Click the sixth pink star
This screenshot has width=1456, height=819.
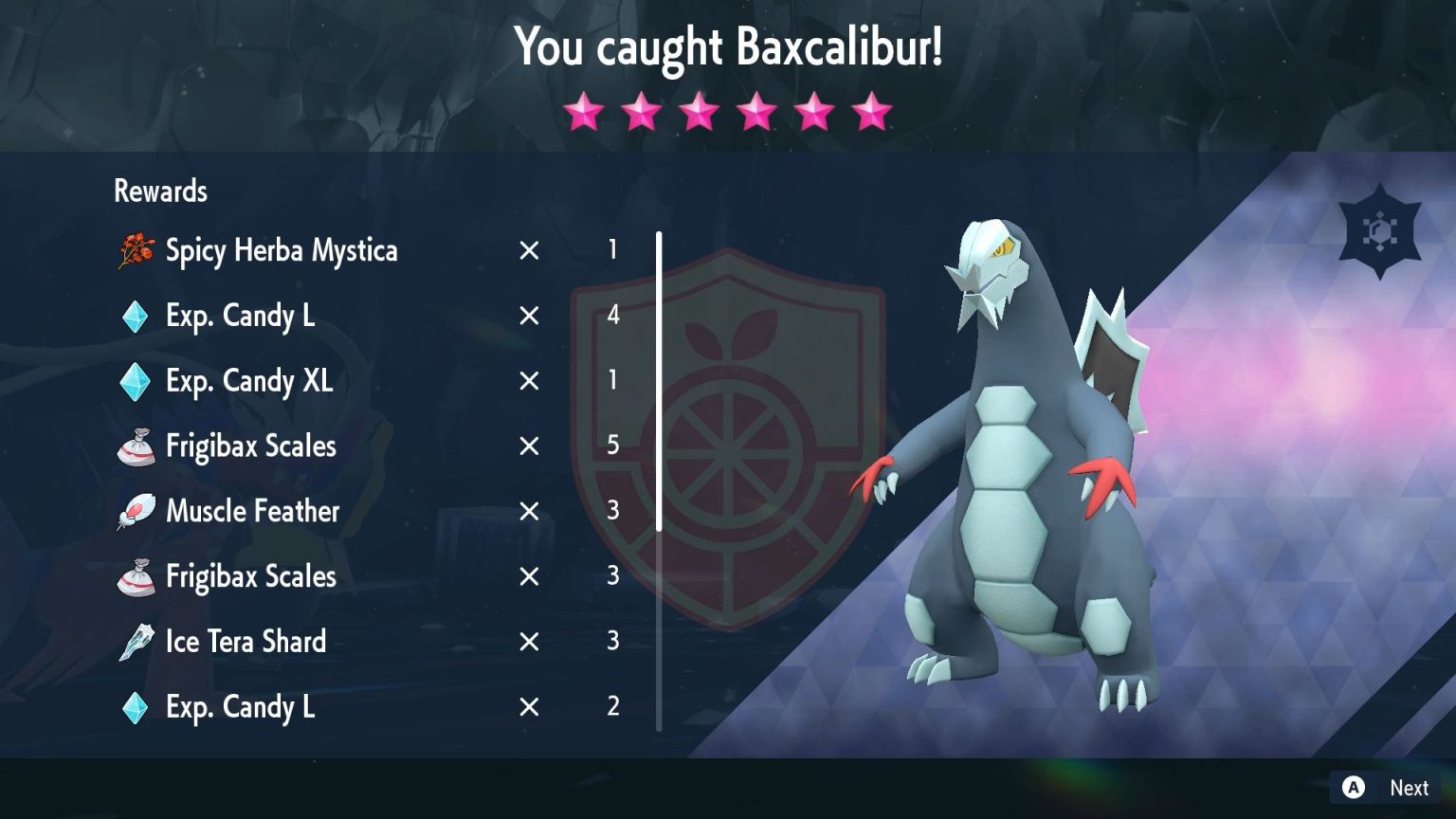tap(870, 111)
